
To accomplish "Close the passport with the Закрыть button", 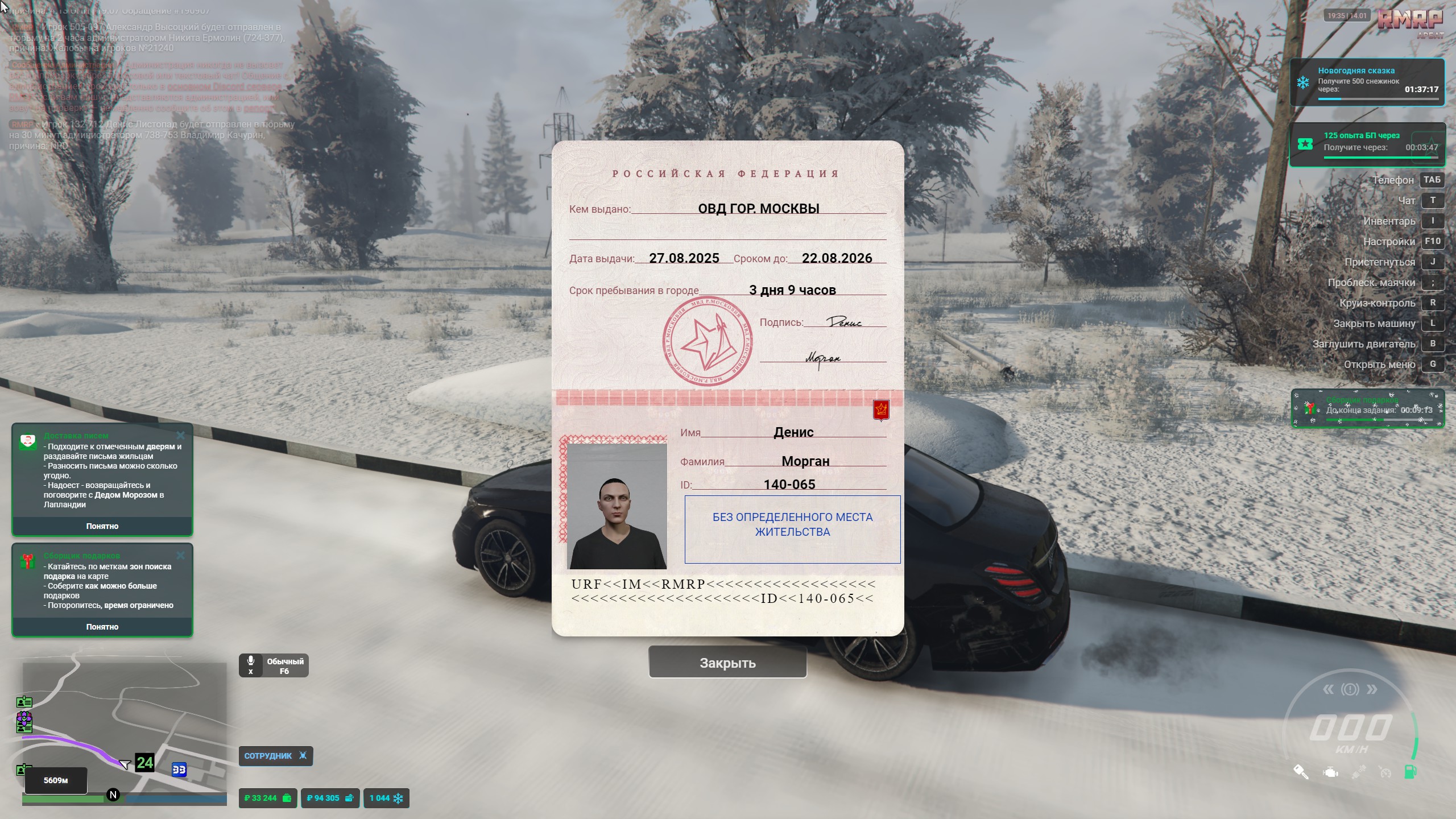I will click(727, 663).
